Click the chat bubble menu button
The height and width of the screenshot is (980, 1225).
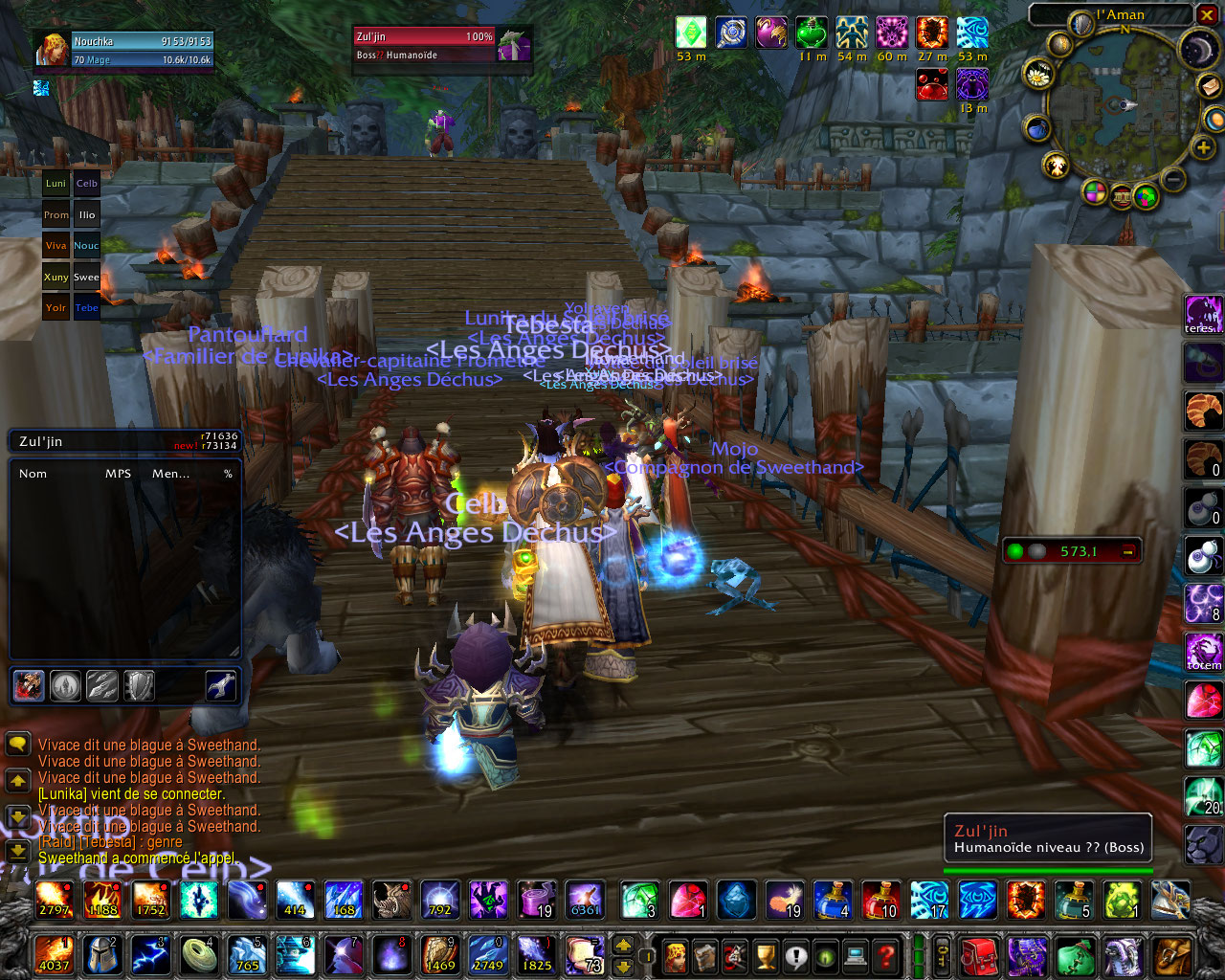pyautogui.click(x=17, y=745)
